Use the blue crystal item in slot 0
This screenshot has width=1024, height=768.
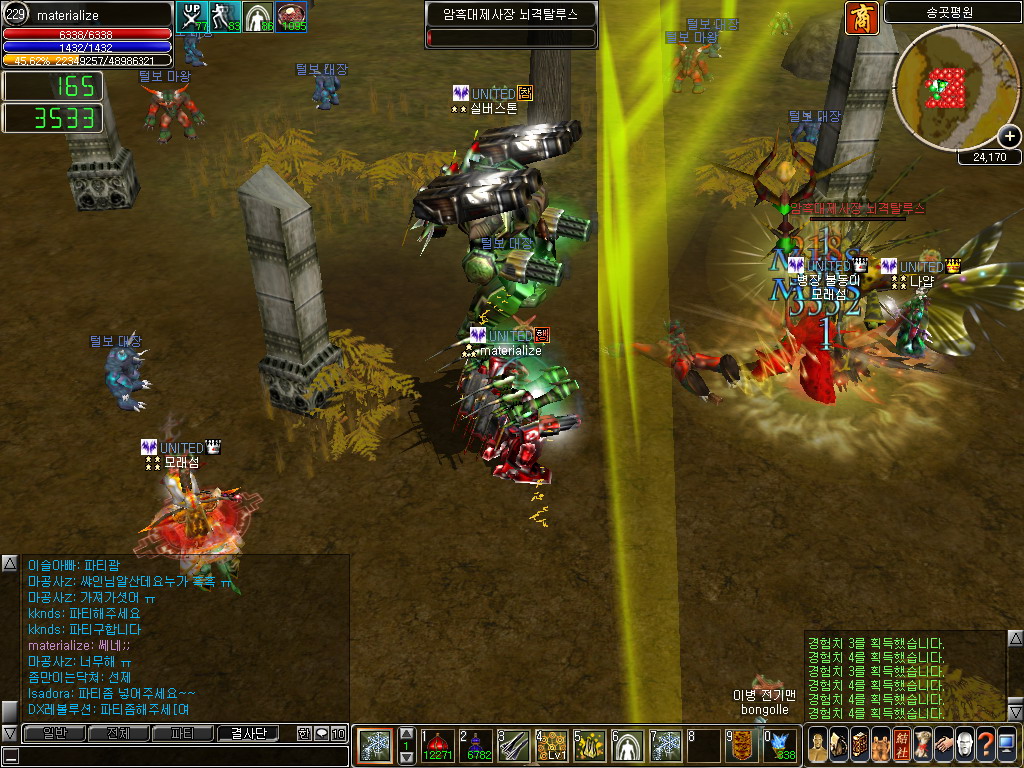coord(781,746)
